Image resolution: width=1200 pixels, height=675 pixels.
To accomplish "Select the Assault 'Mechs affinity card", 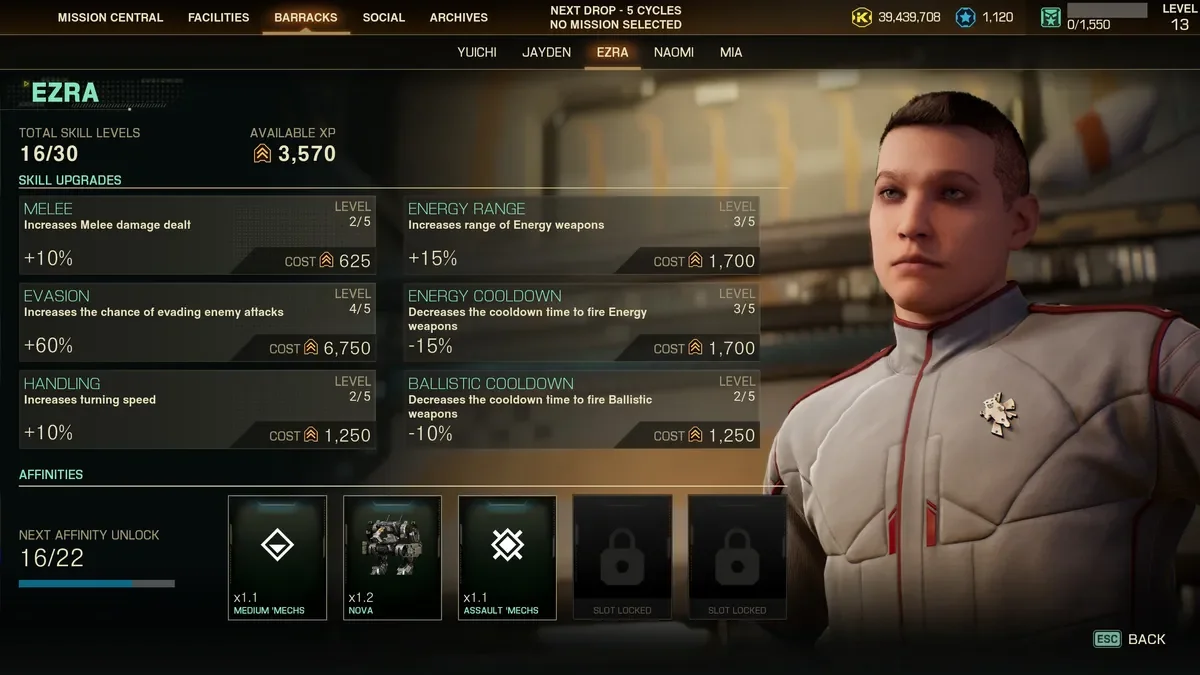I will pos(507,557).
